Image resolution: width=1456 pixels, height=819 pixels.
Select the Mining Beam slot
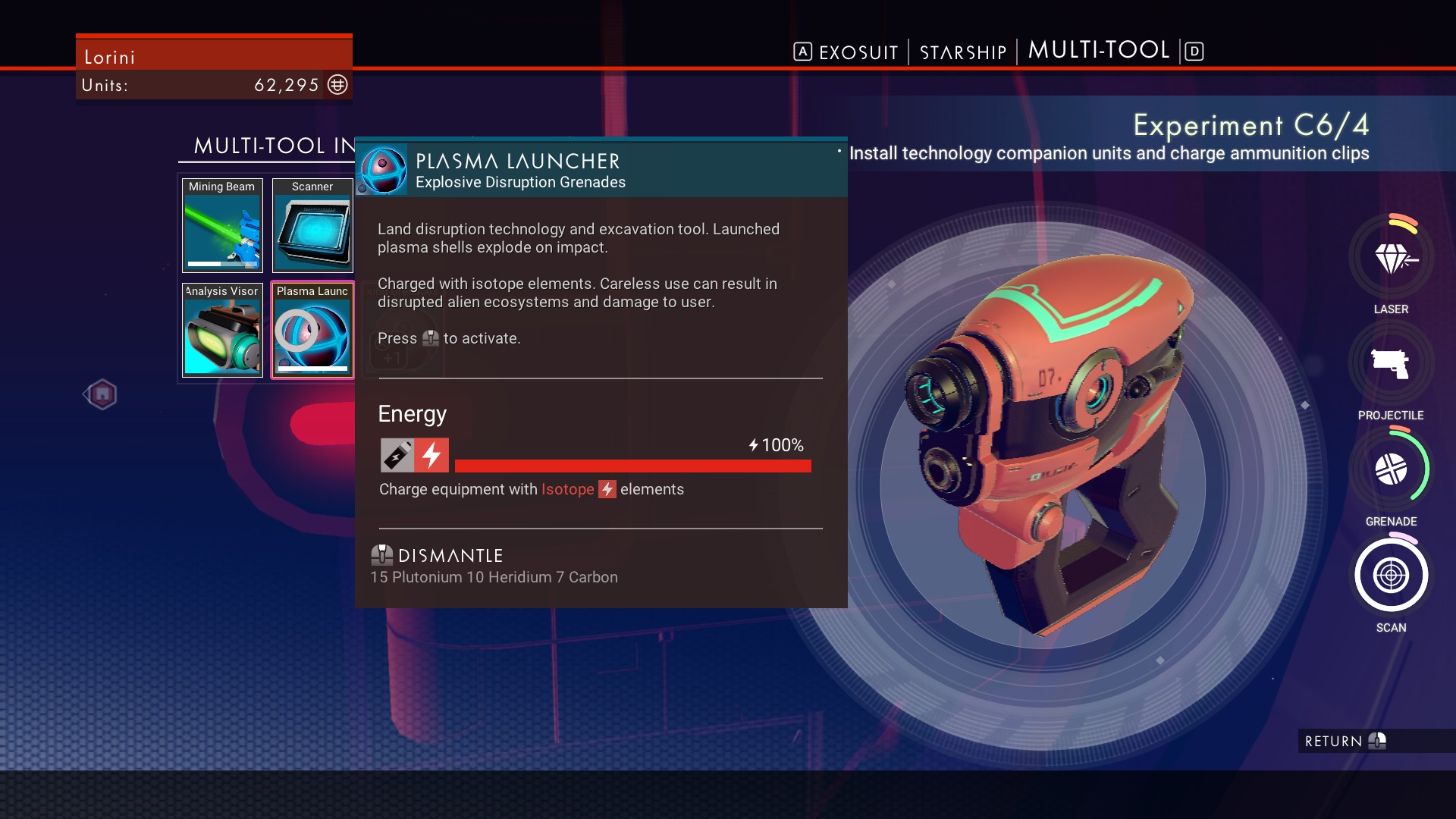222,225
